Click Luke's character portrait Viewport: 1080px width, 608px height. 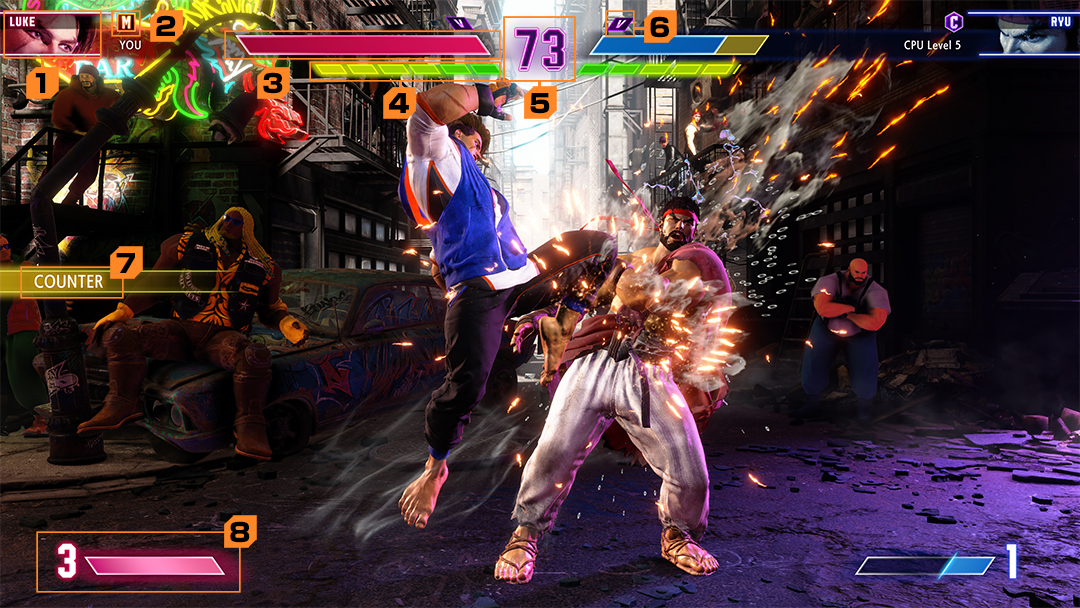52,33
